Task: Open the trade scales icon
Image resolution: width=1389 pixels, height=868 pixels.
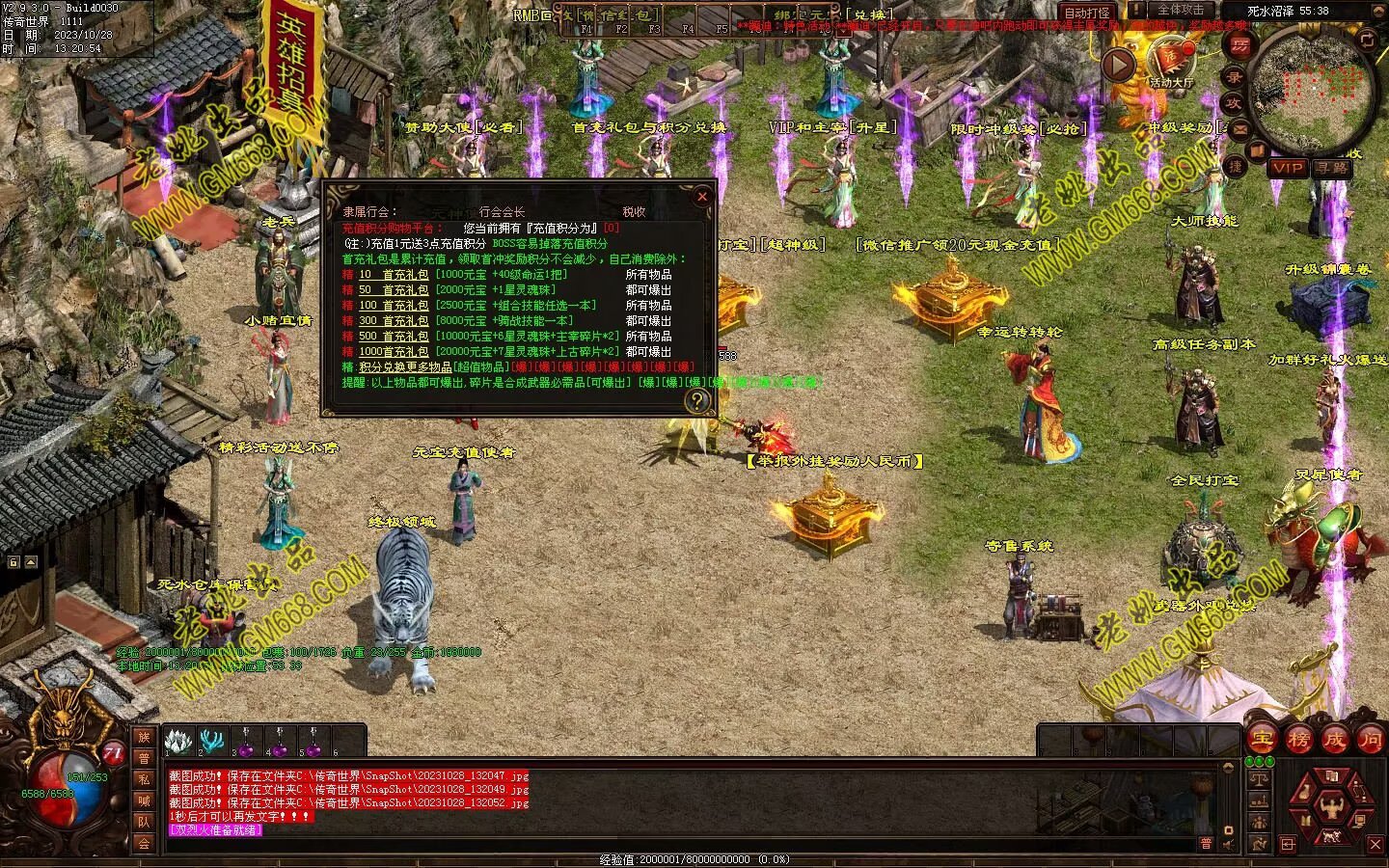Action: [1258, 778]
